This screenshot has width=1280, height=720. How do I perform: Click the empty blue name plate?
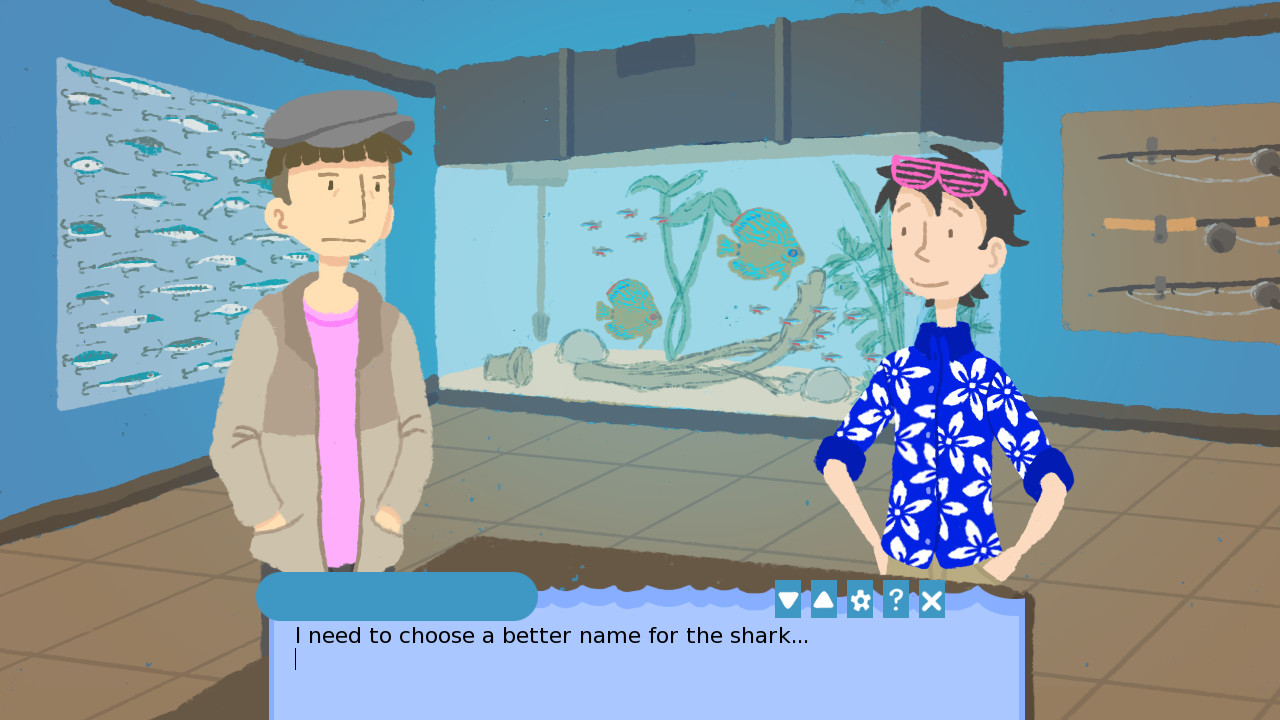coord(396,597)
